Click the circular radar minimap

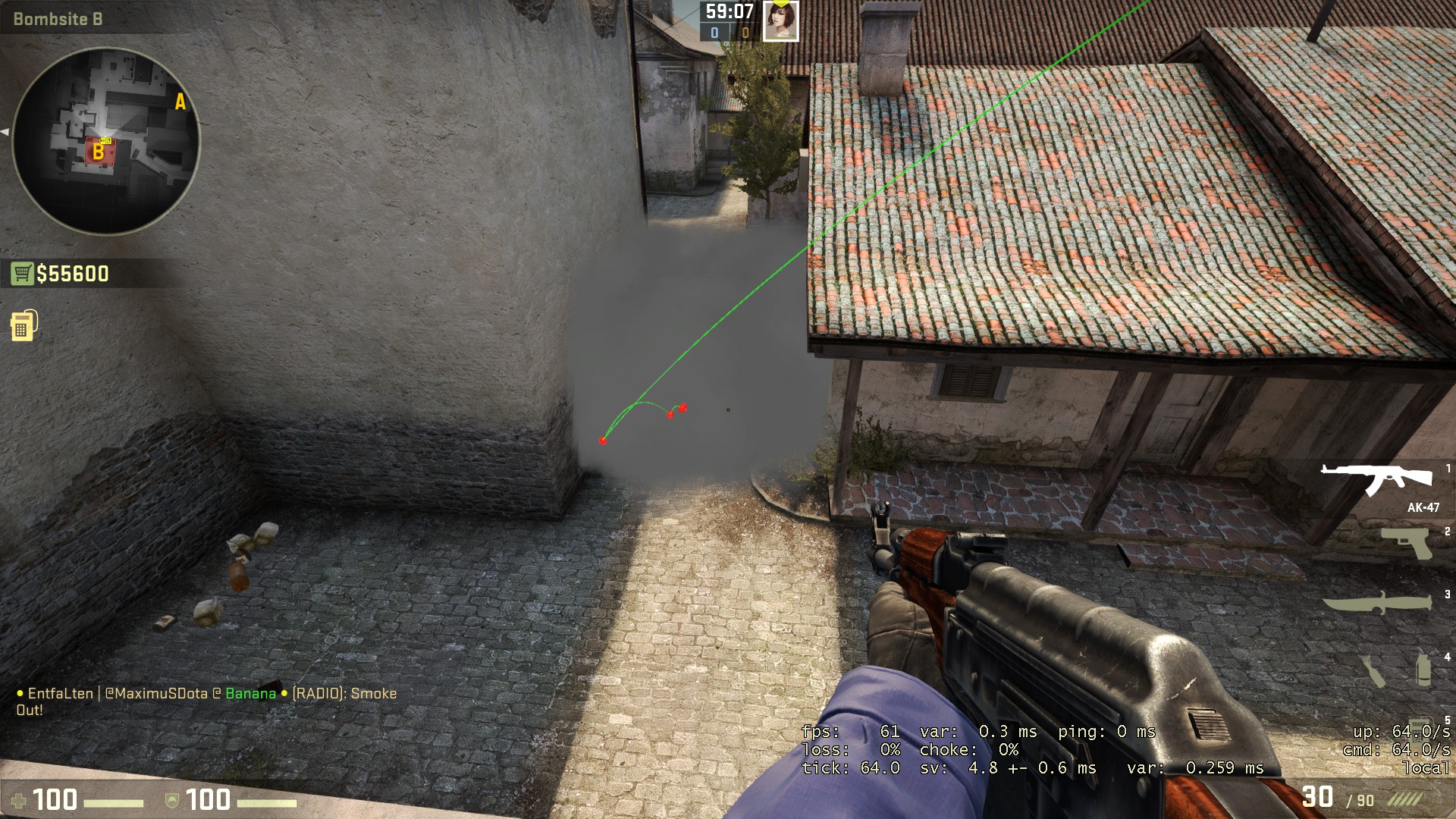tap(106, 142)
